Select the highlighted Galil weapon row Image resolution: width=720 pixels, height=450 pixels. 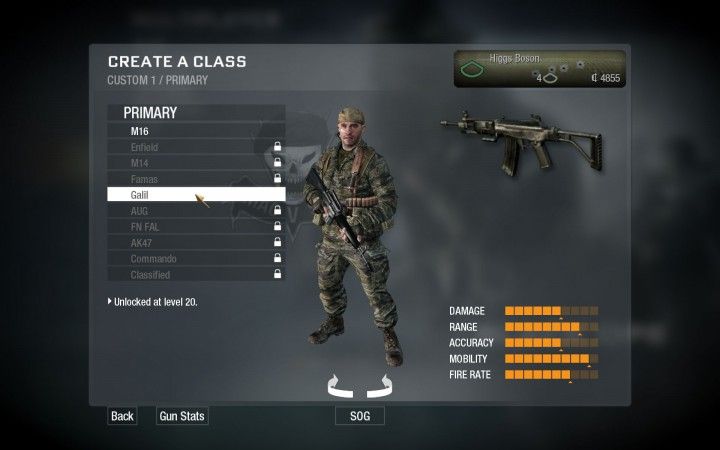coord(195,195)
